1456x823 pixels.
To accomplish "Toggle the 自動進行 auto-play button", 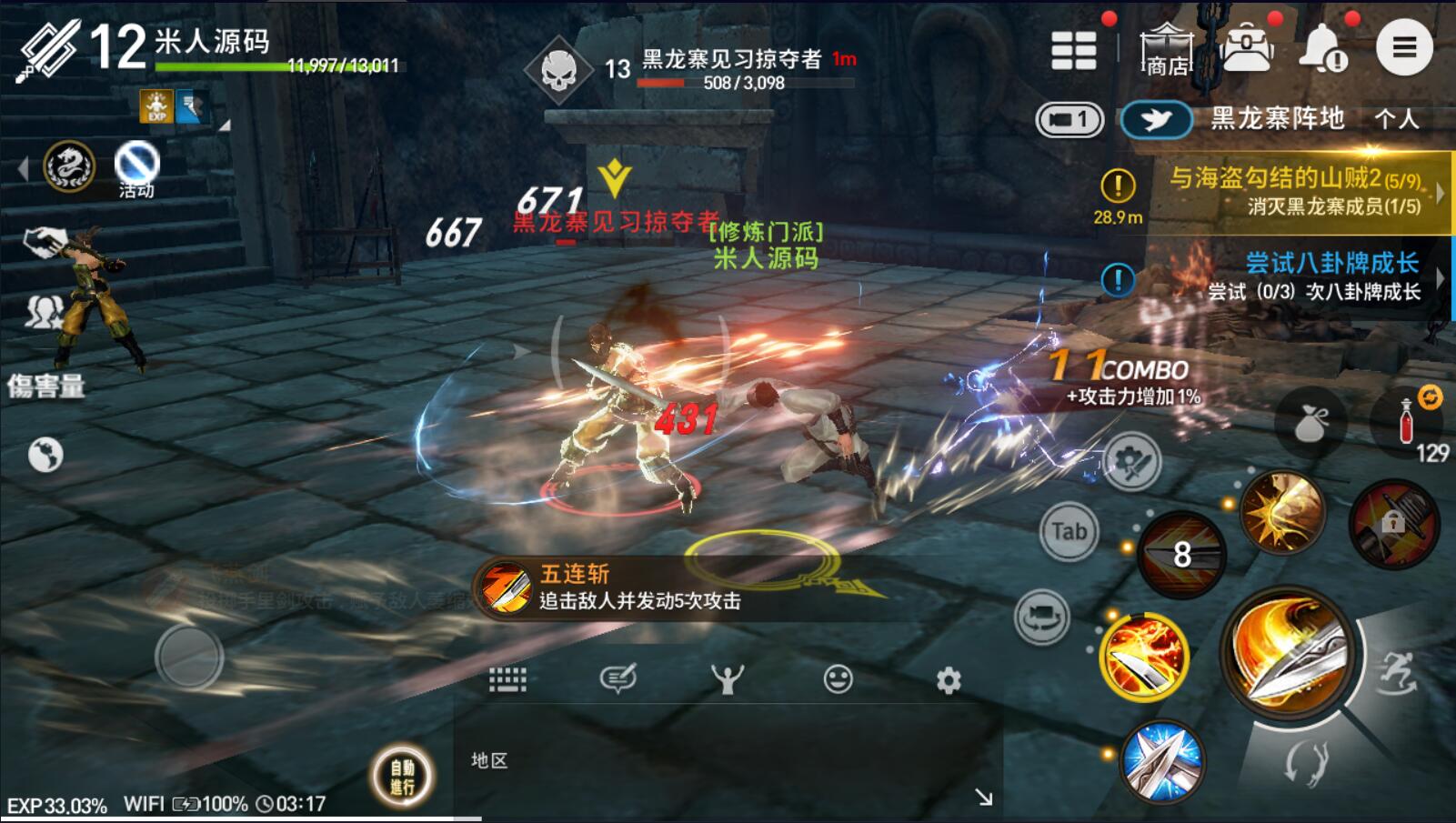I will pos(402,776).
